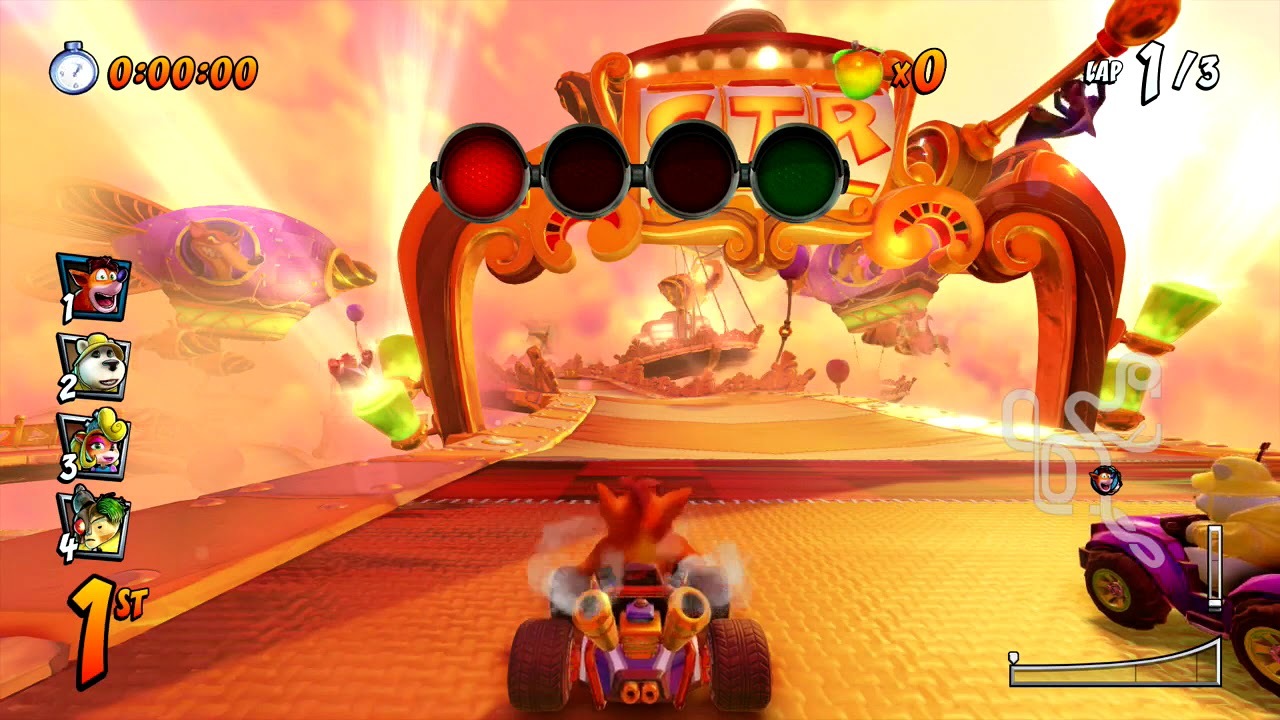Choose the polar bear racer portrait

tap(93, 366)
